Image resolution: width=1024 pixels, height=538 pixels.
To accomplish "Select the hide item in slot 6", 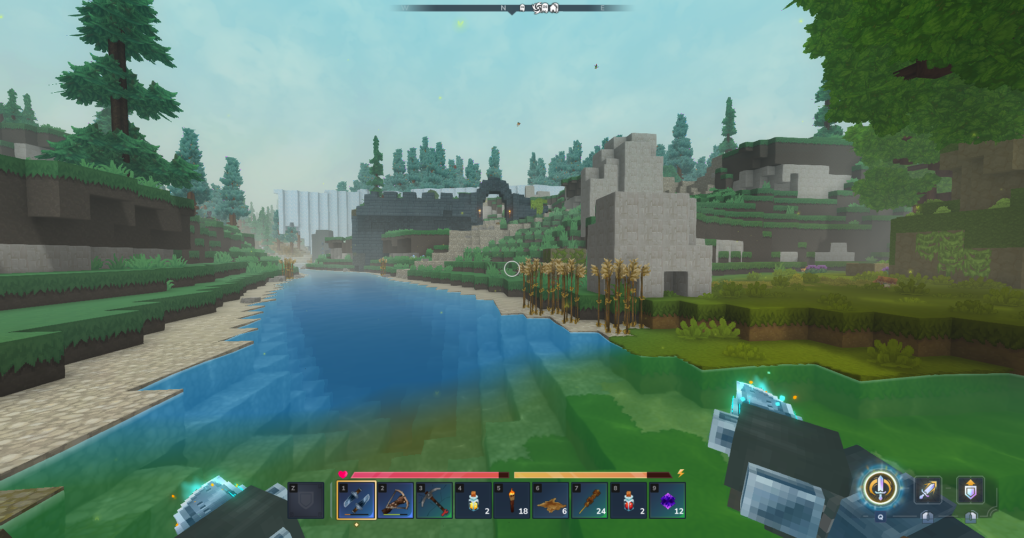I will 551,500.
